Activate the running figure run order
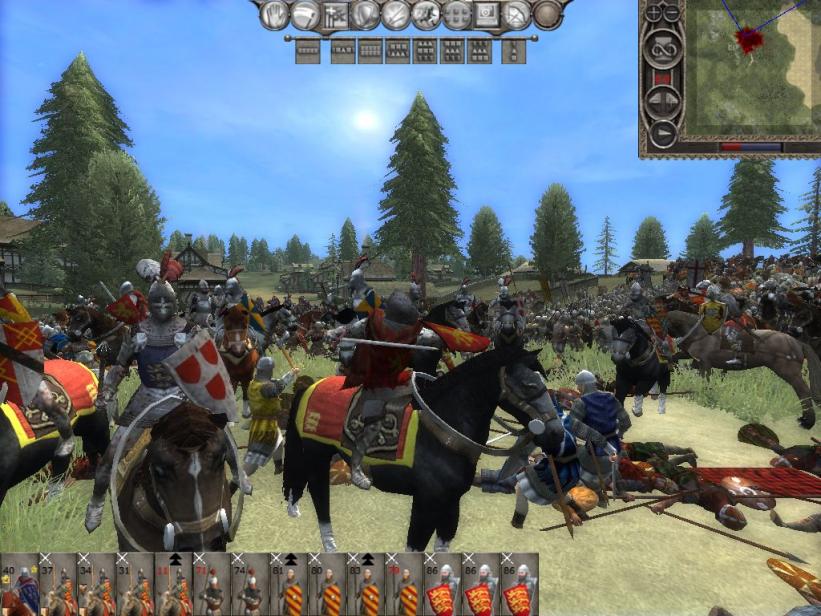 click(x=426, y=15)
